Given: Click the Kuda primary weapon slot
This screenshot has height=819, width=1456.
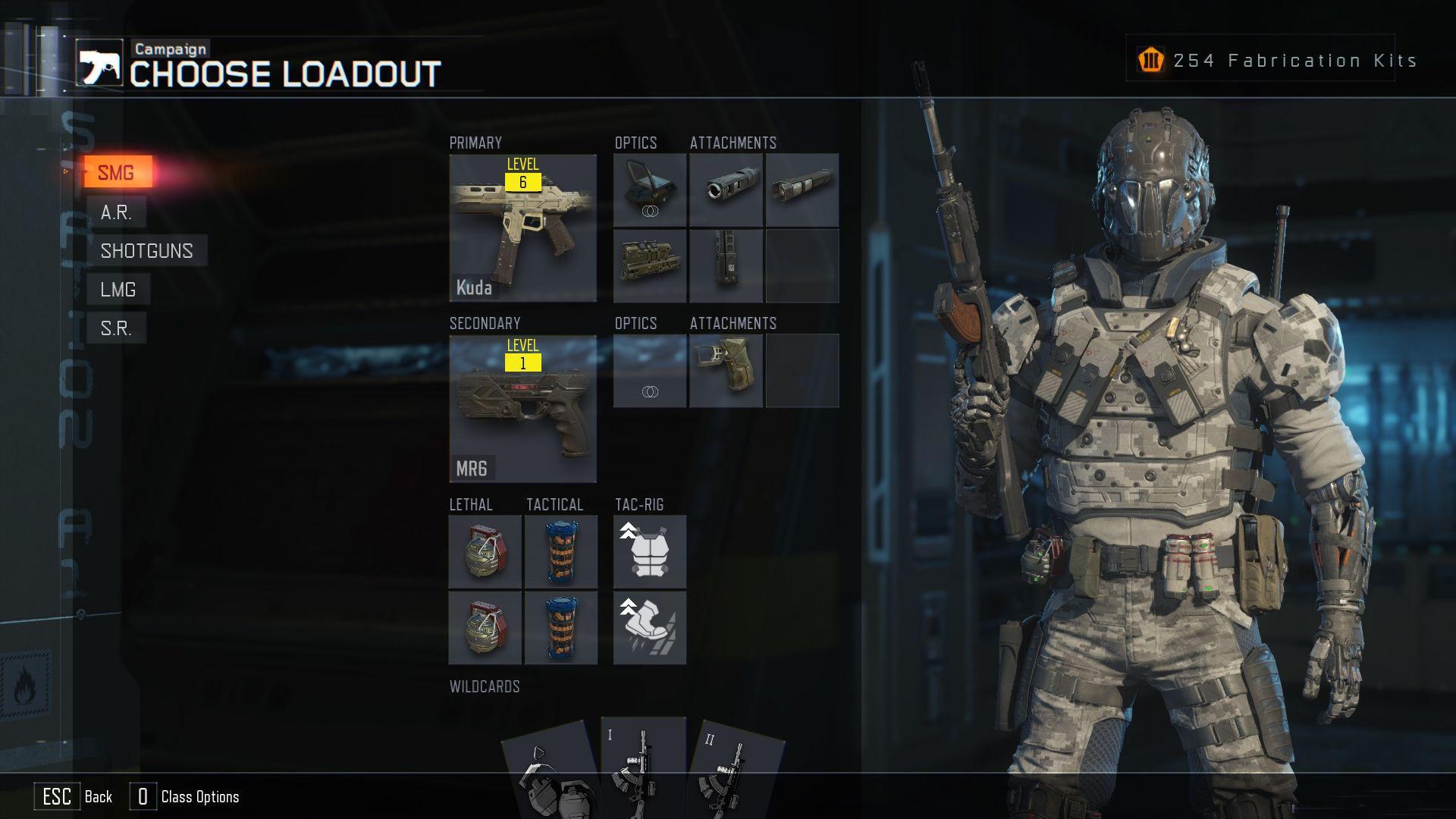Looking at the screenshot, I should (522, 228).
